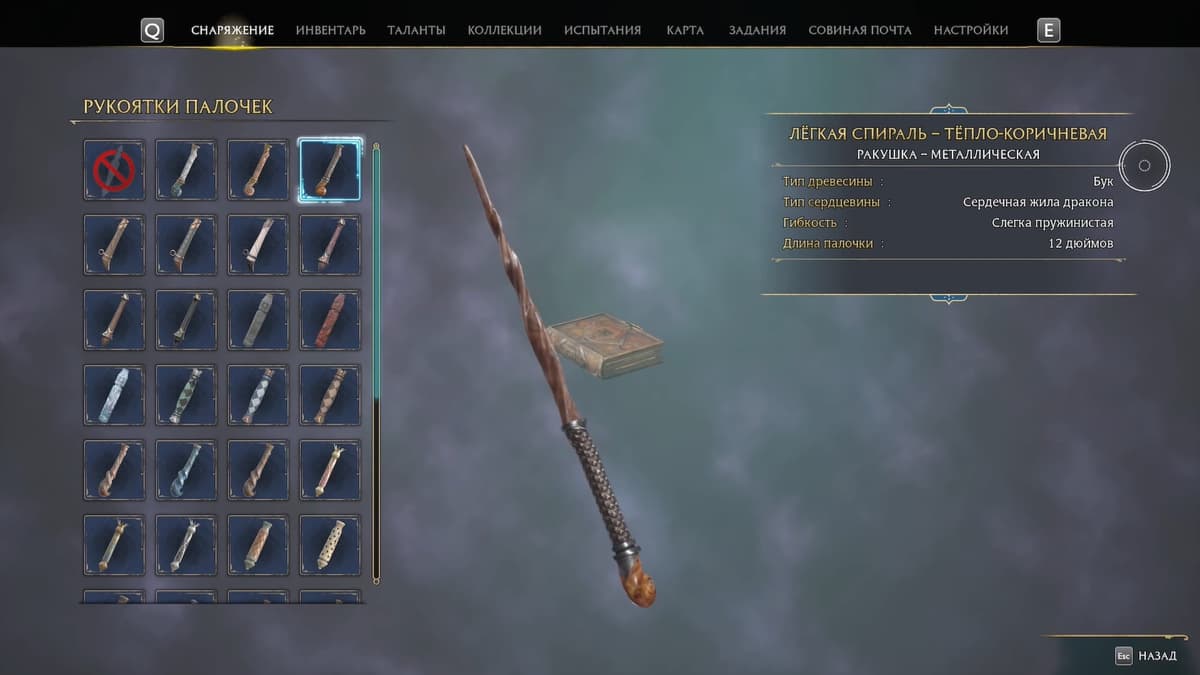
Task: Switch to the Задания tab
Action: 757,30
